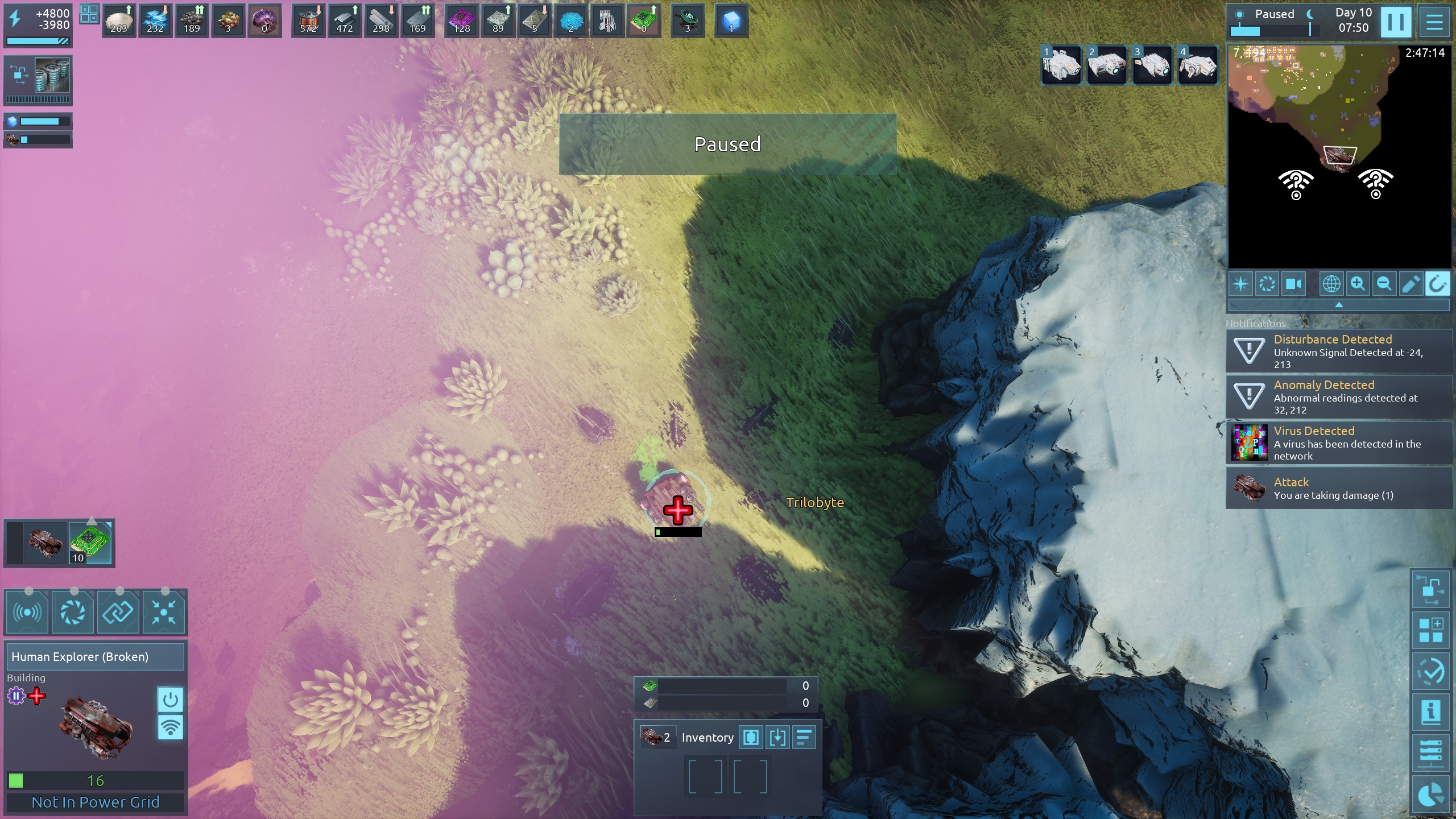The height and width of the screenshot is (819, 1456).
Task: Select unit group 4 portrait
Action: (x=1198, y=65)
